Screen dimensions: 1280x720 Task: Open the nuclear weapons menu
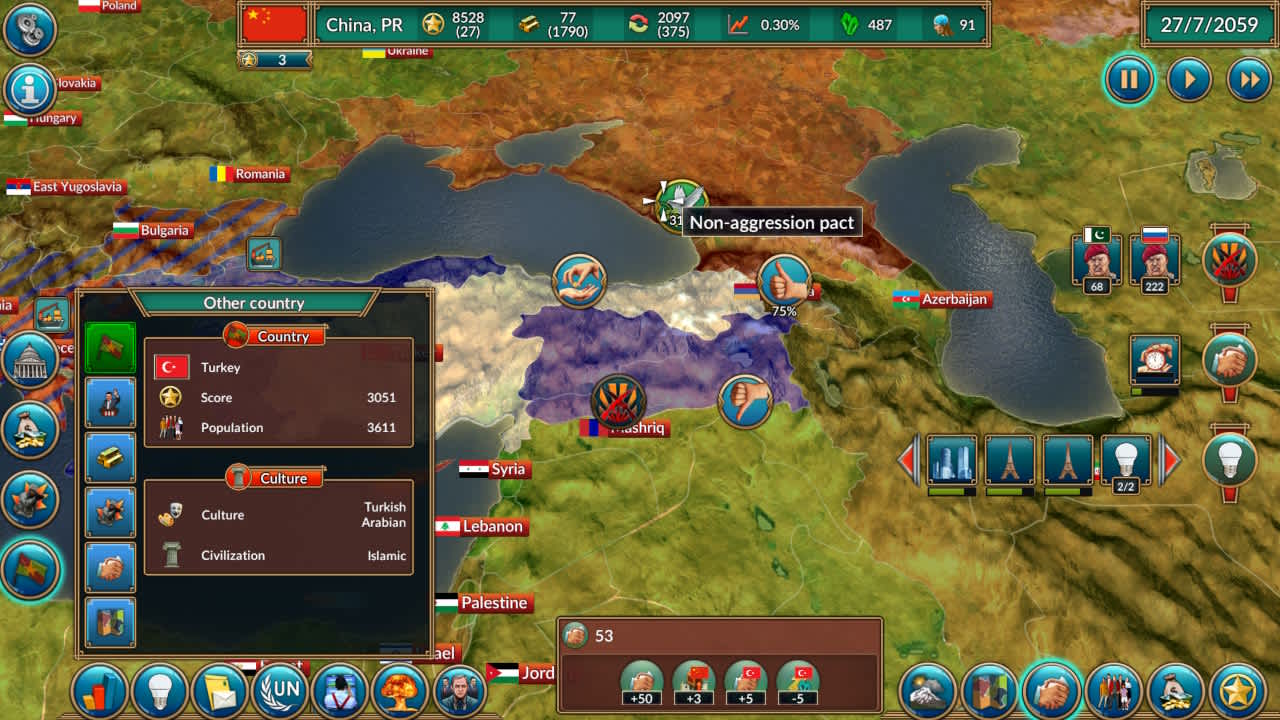coord(399,690)
